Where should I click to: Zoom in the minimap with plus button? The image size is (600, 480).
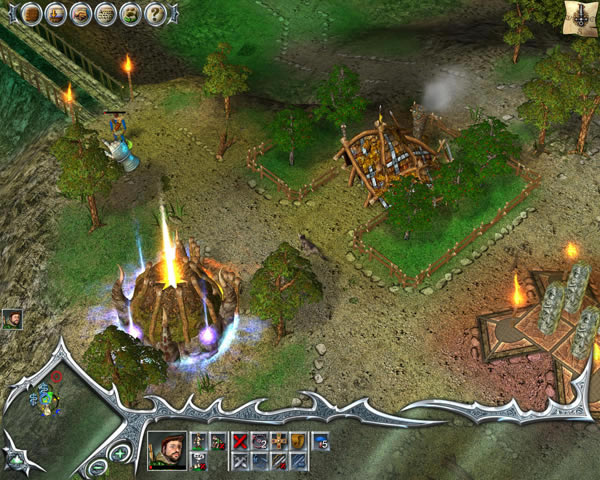[120, 453]
